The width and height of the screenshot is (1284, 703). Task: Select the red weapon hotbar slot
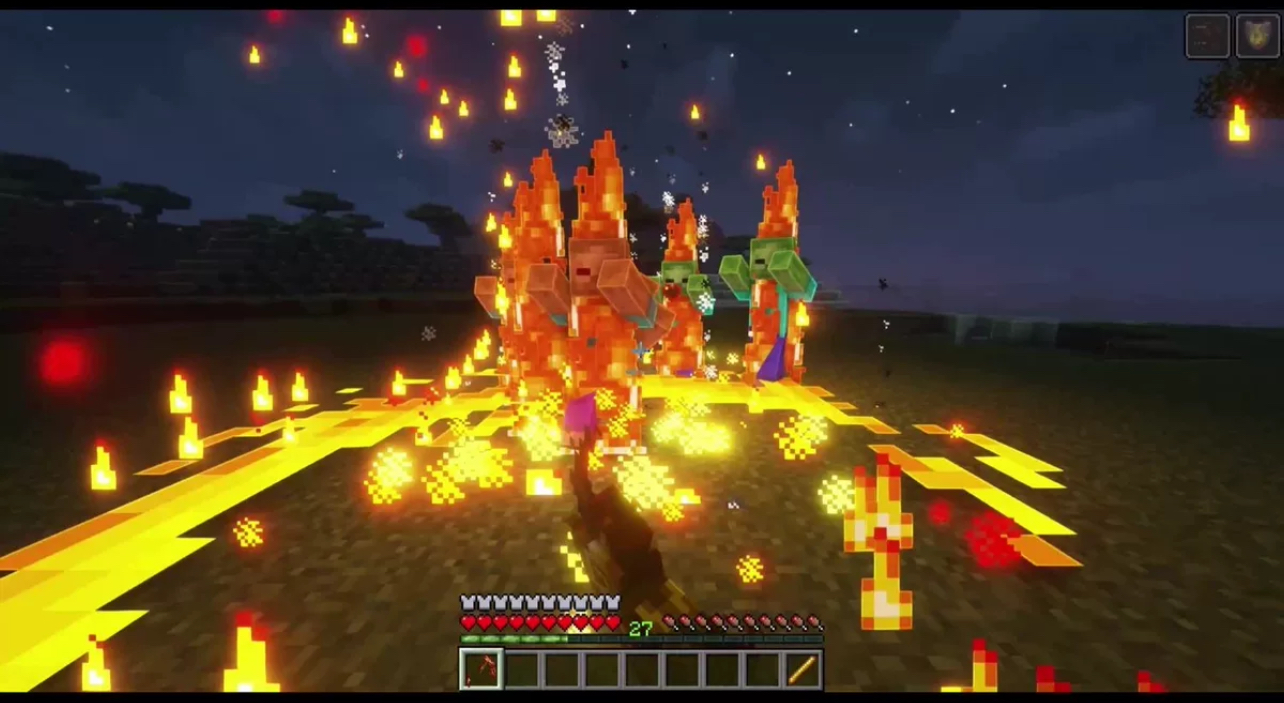pos(481,669)
